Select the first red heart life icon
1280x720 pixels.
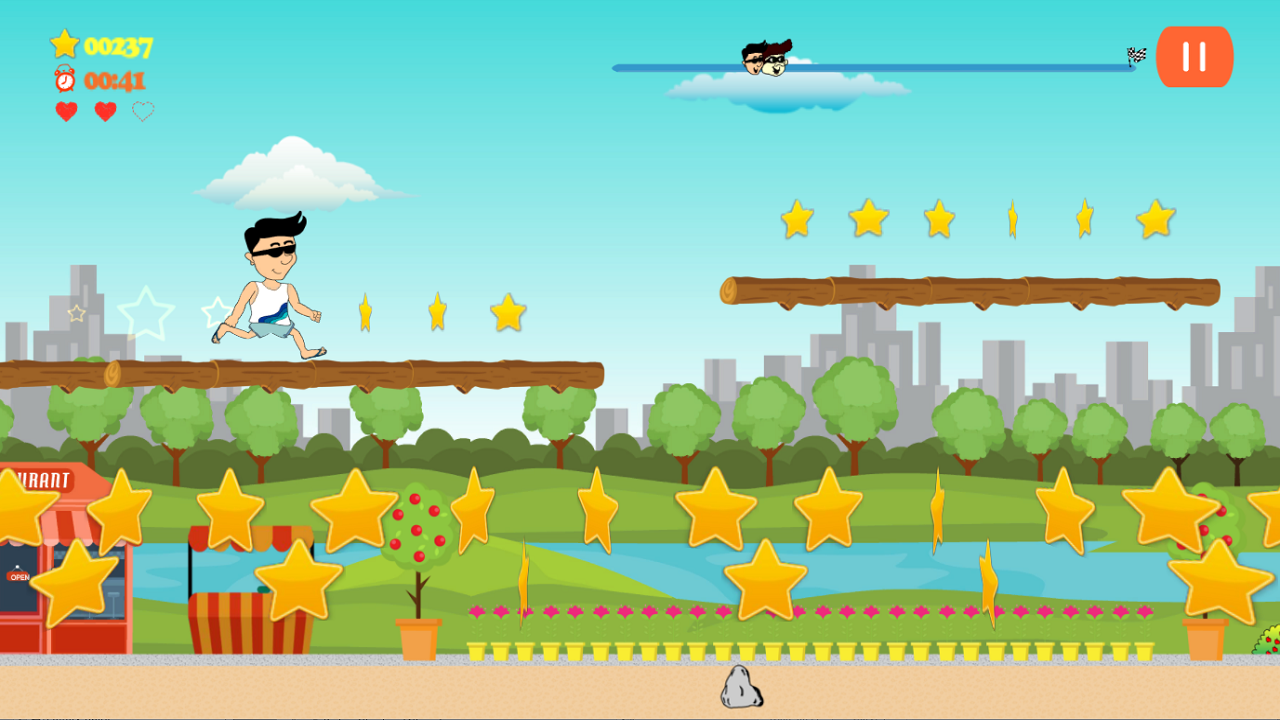pos(64,112)
